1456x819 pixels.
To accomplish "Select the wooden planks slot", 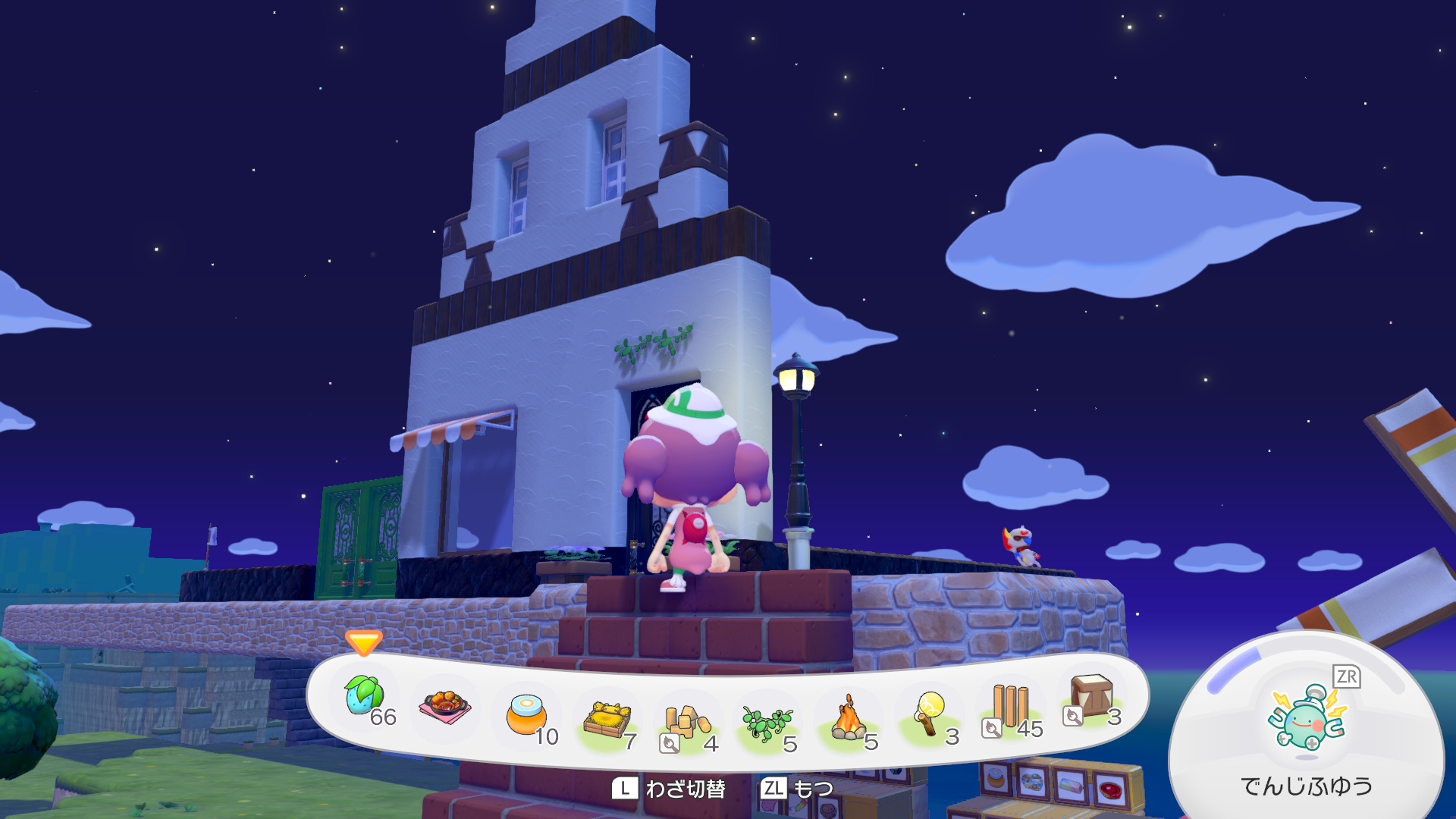I will point(1011,707).
